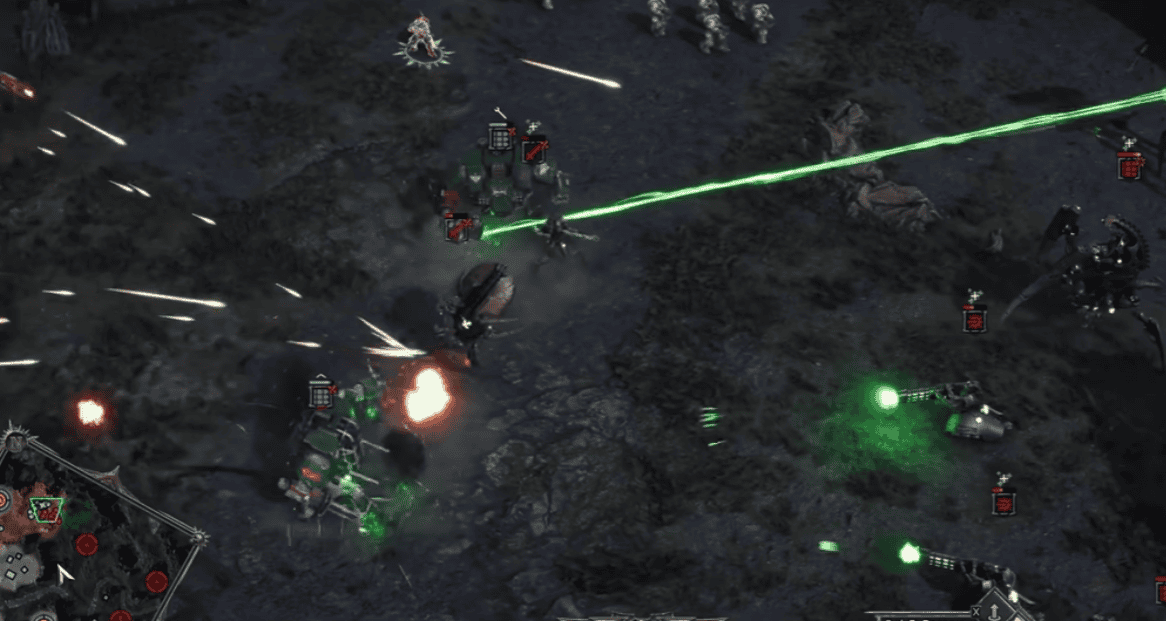The width and height of the screenshot is (1166, 621).
Task: Select the green camera frame on minimap
Action: click(x=45, y=510)
